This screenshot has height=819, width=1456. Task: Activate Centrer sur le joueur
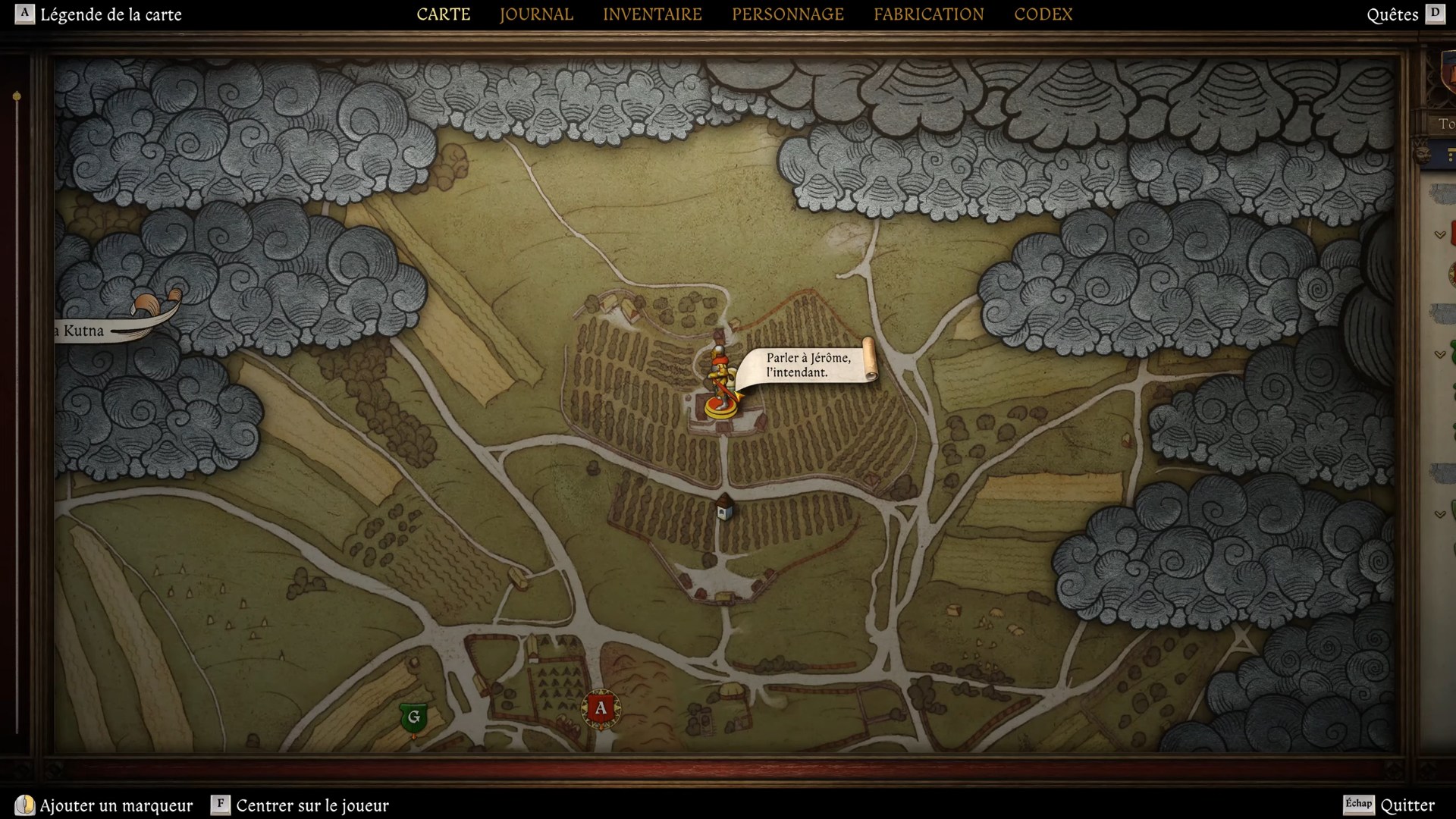[312, 806]
